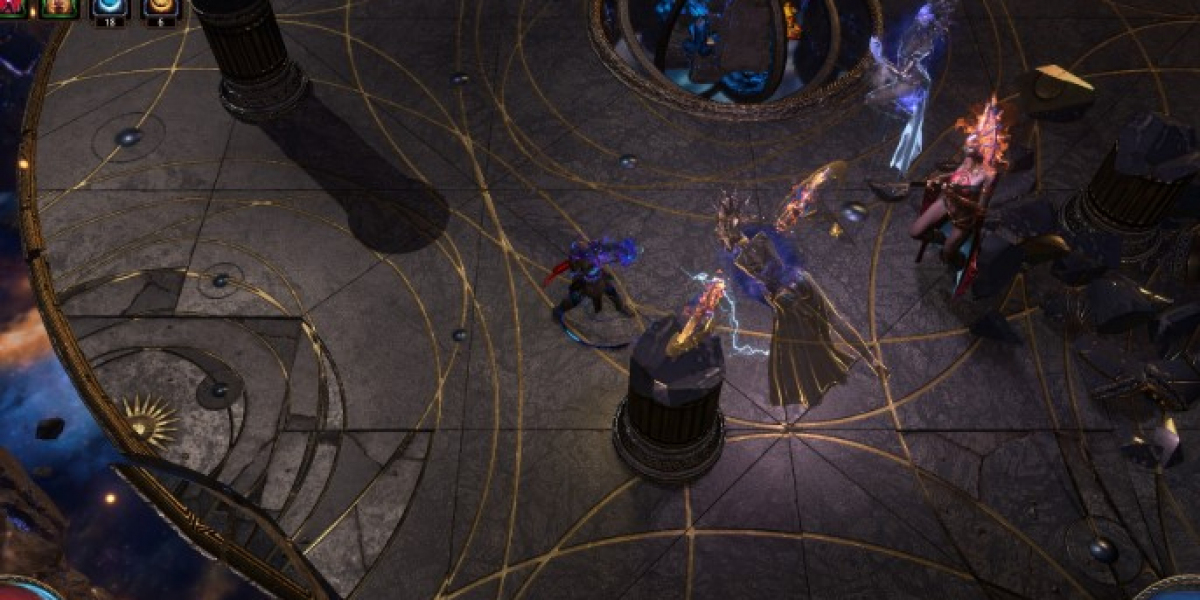
Task: Select the golden orb buff showing 6
Action: tap(160, 8)
